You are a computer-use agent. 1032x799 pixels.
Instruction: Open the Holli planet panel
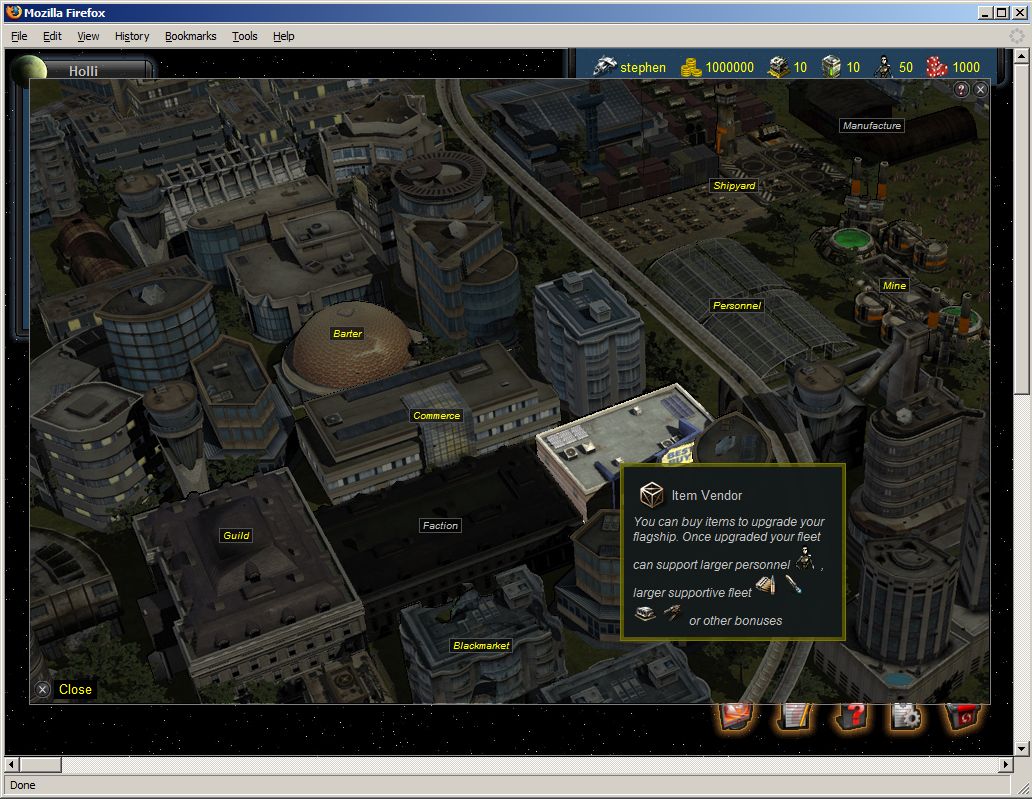tap(82, 70)
